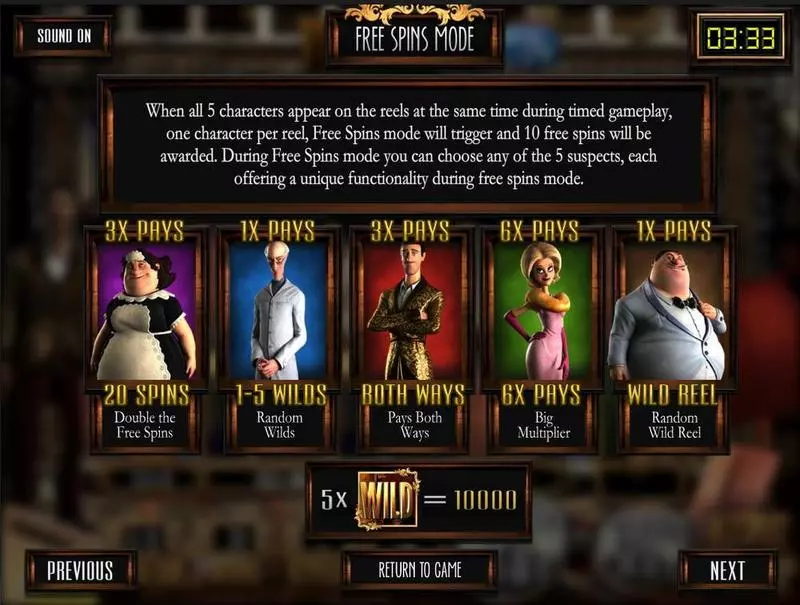Toggle the Sound On button
The height and width of the screenshot is (605, 800).
(x=63, y=36)
